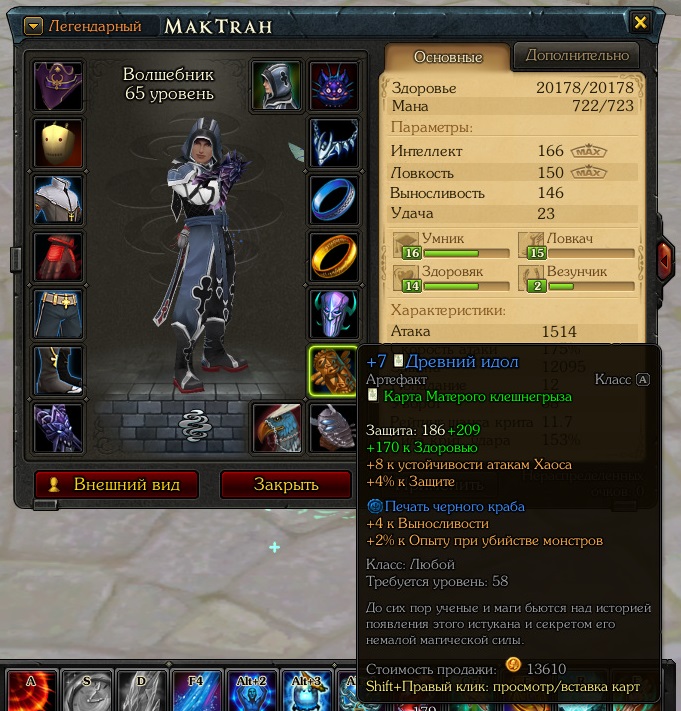The width and height of the screenshot is (681, 711).
Task: Click the hooded character portrait slot
Action: (x=277, y=86)
